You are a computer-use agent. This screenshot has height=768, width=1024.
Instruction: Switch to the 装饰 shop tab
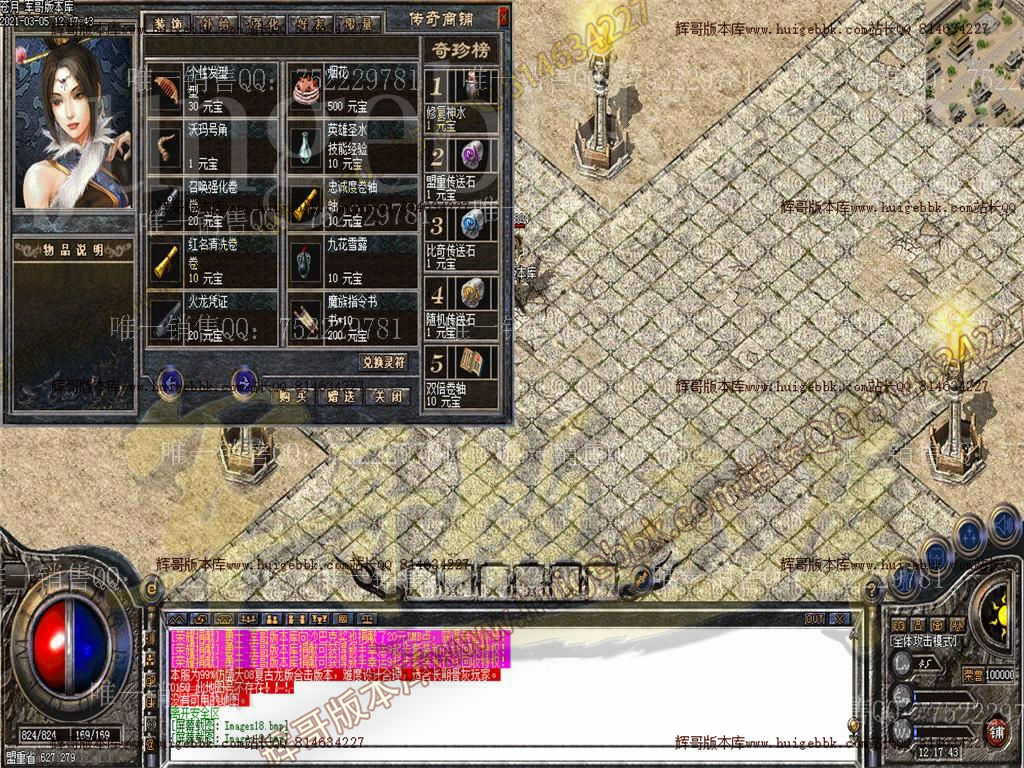coord(167,23)
